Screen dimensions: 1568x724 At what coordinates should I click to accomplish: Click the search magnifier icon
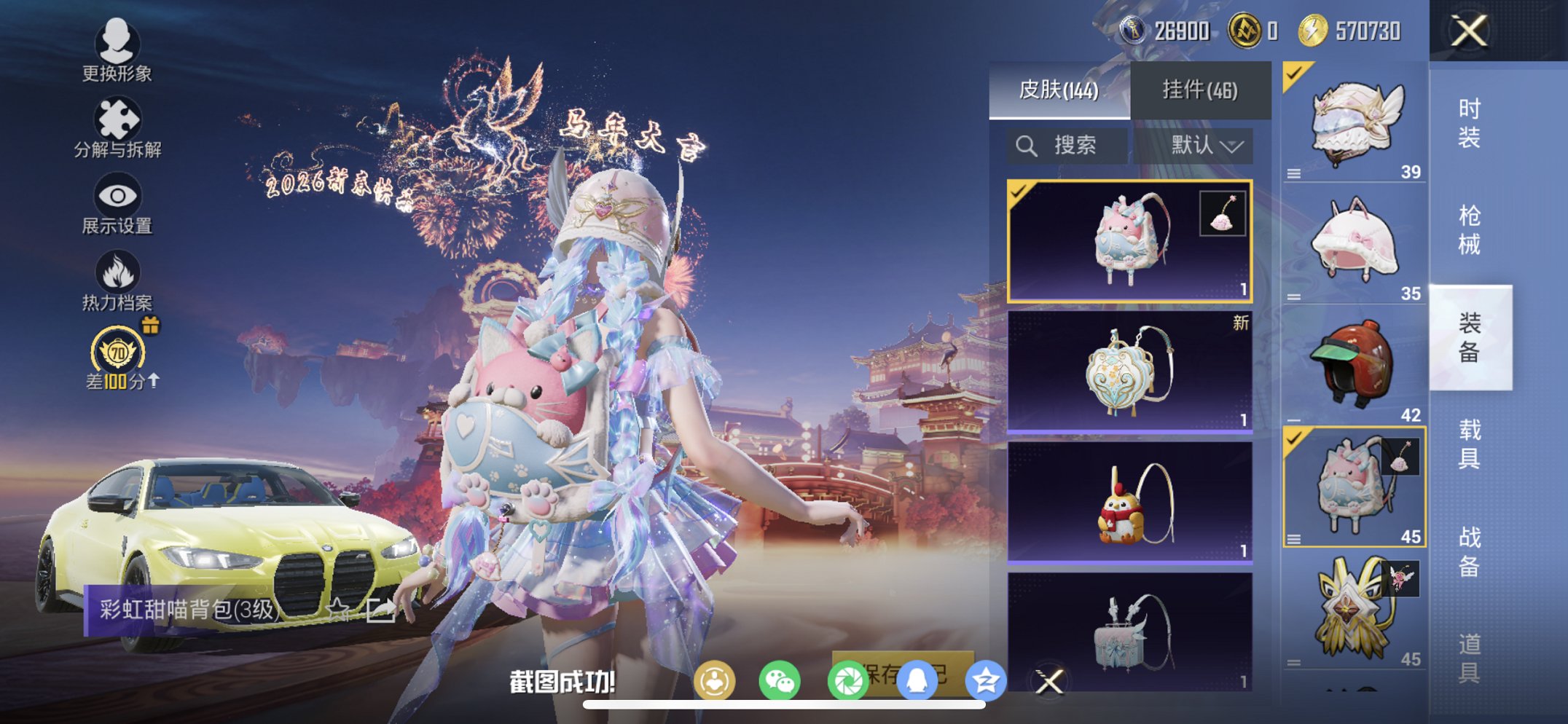pos(1027,144)
